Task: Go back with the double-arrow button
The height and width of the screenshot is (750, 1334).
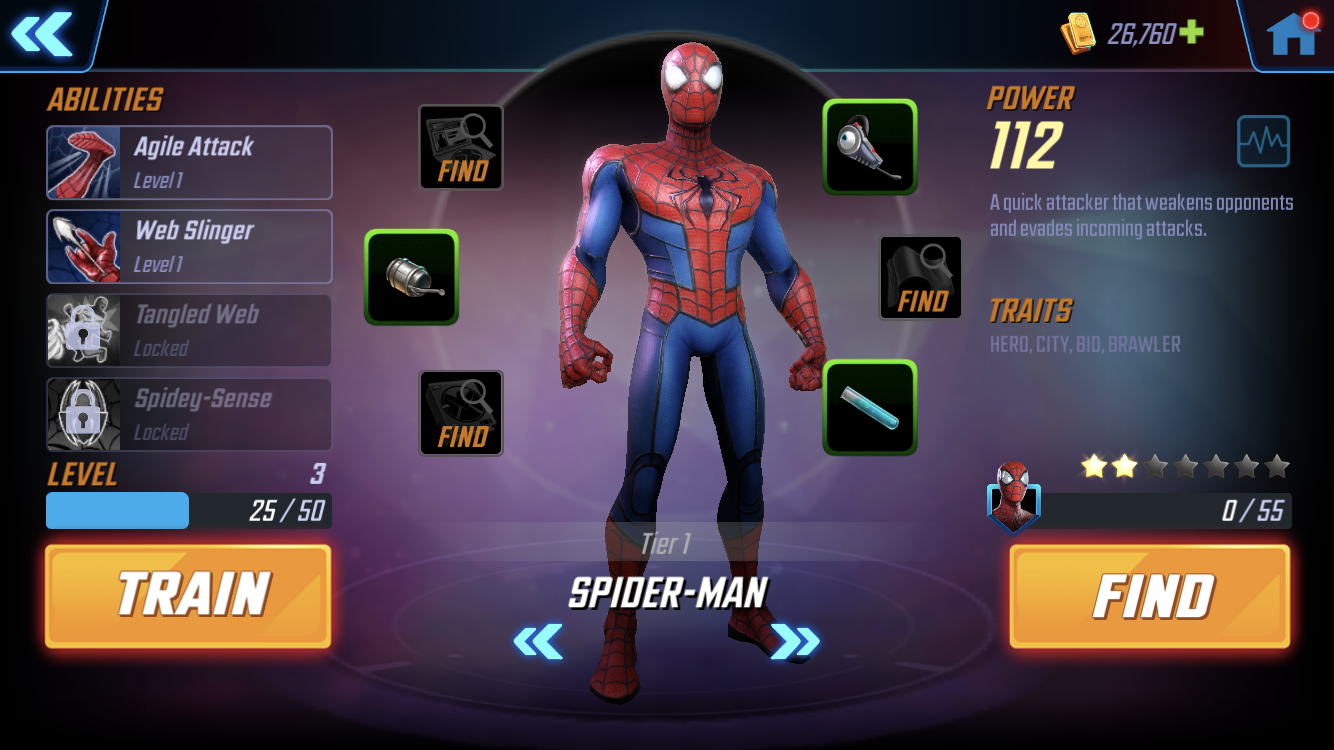Action: pyautogui.click(x=42, y=34)
